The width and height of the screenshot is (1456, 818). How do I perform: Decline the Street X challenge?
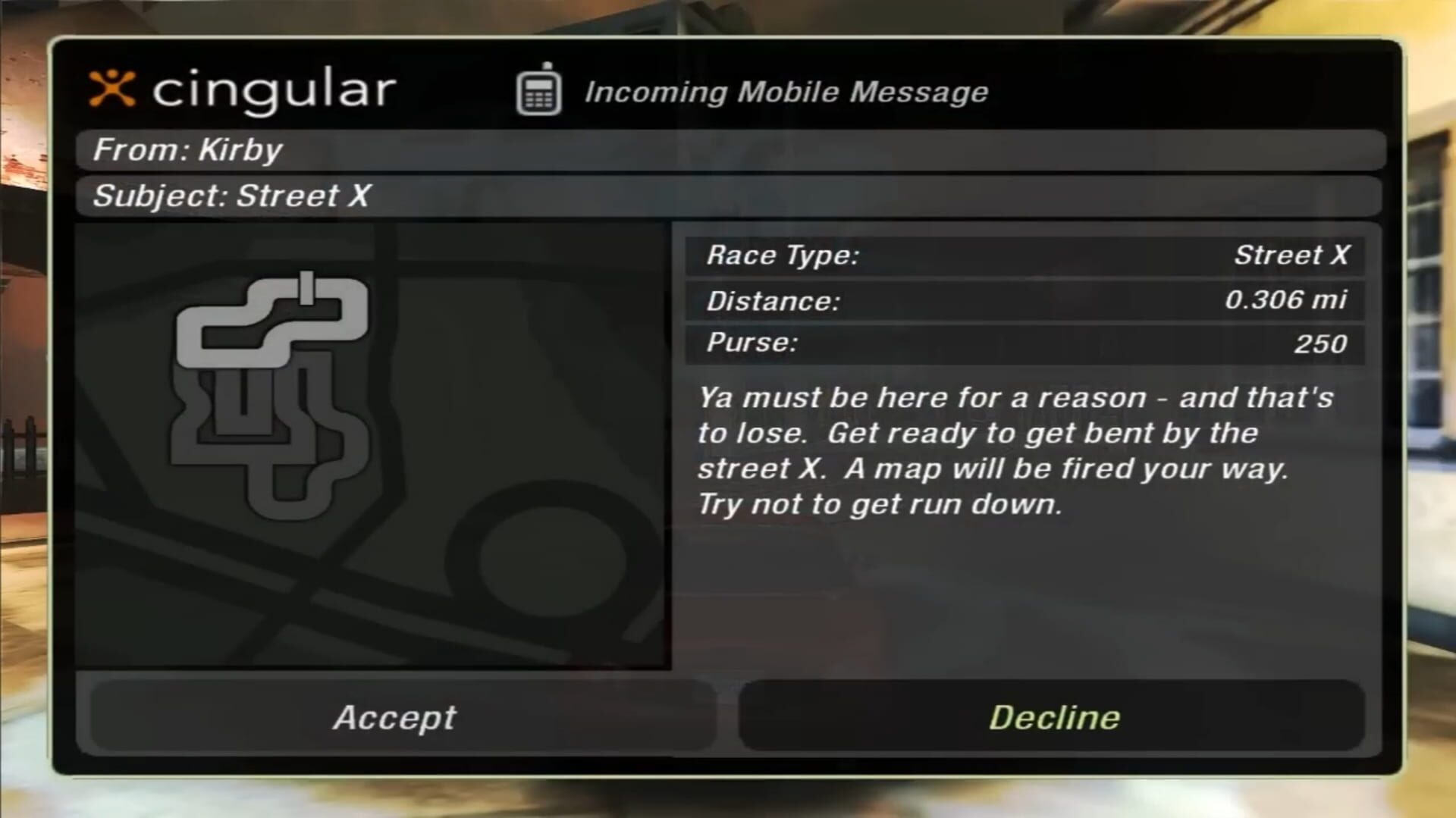click(x=1056, y=717)
